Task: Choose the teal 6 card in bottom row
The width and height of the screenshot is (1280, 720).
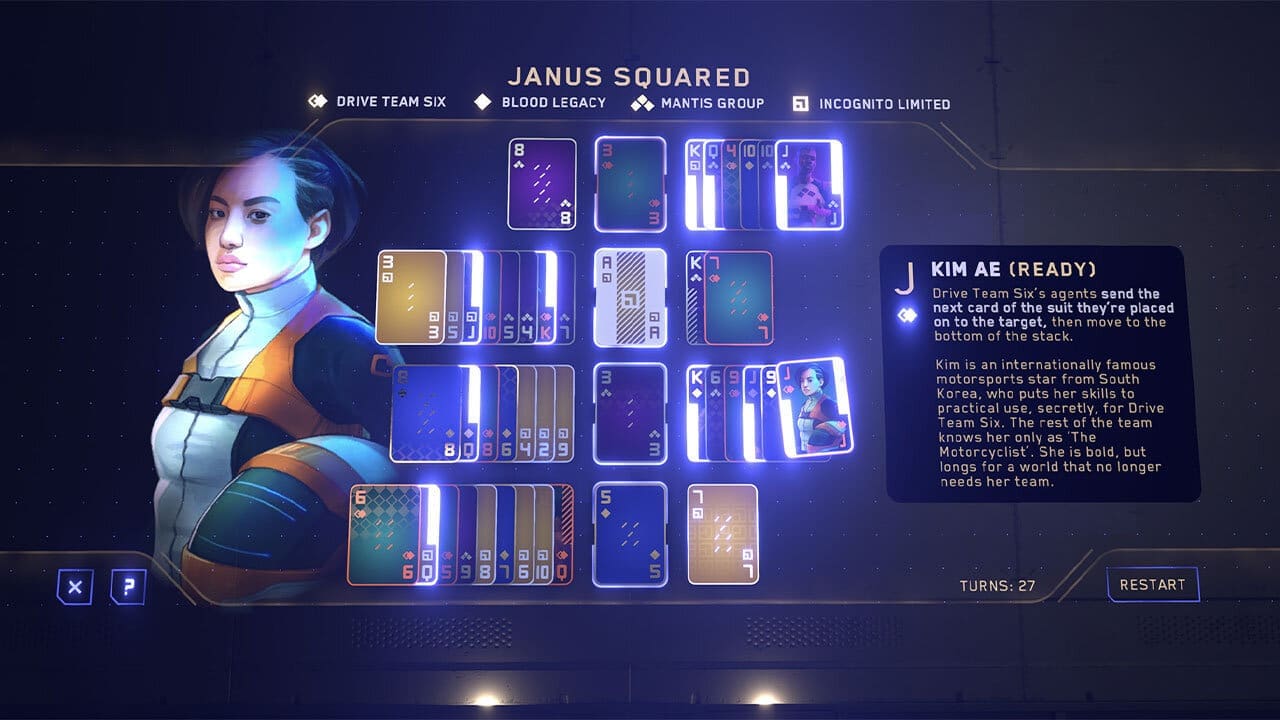Action: pos(384,534)
